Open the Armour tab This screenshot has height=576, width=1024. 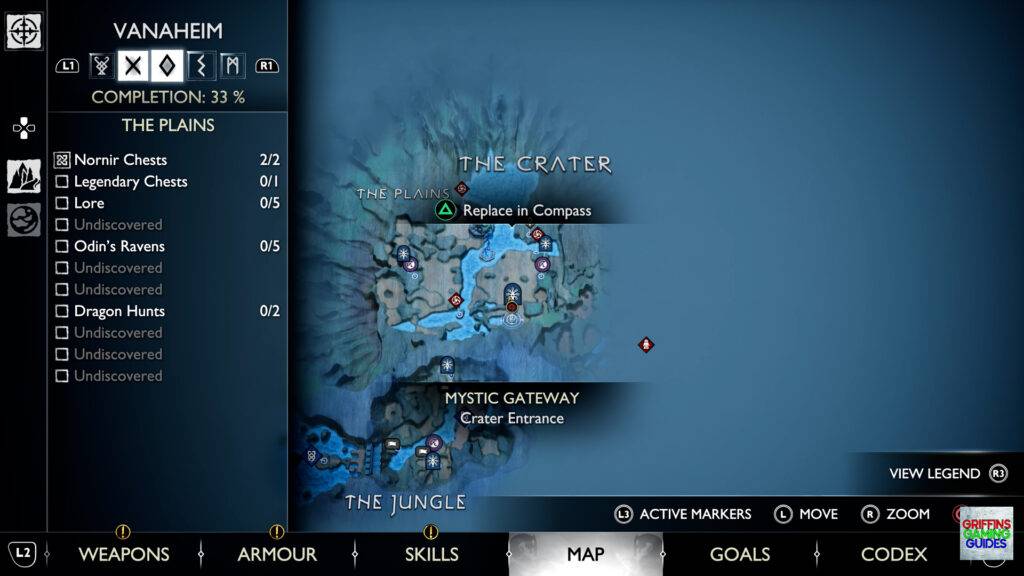tap(277, 554)
